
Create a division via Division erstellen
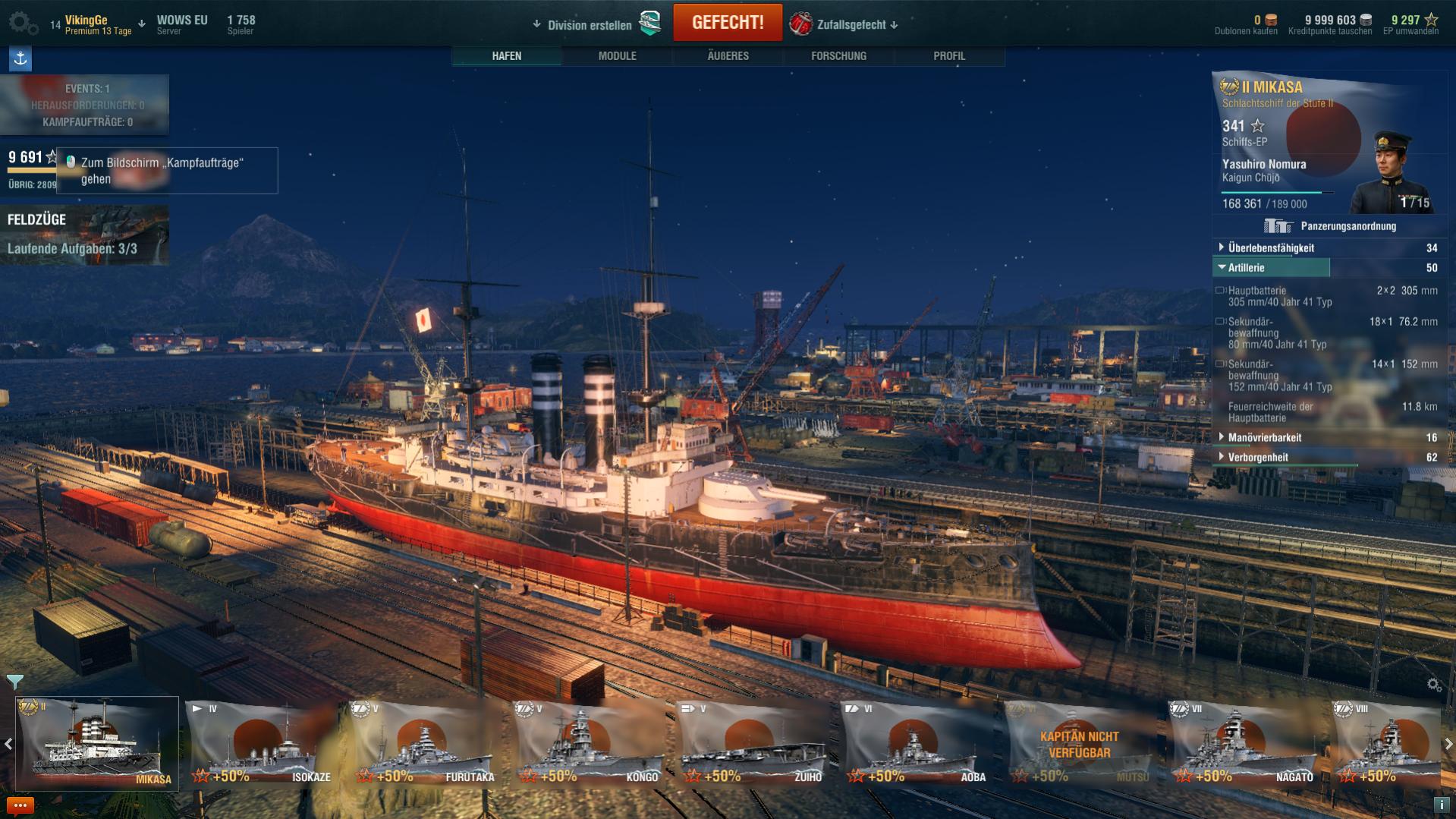tap(590, 25)
